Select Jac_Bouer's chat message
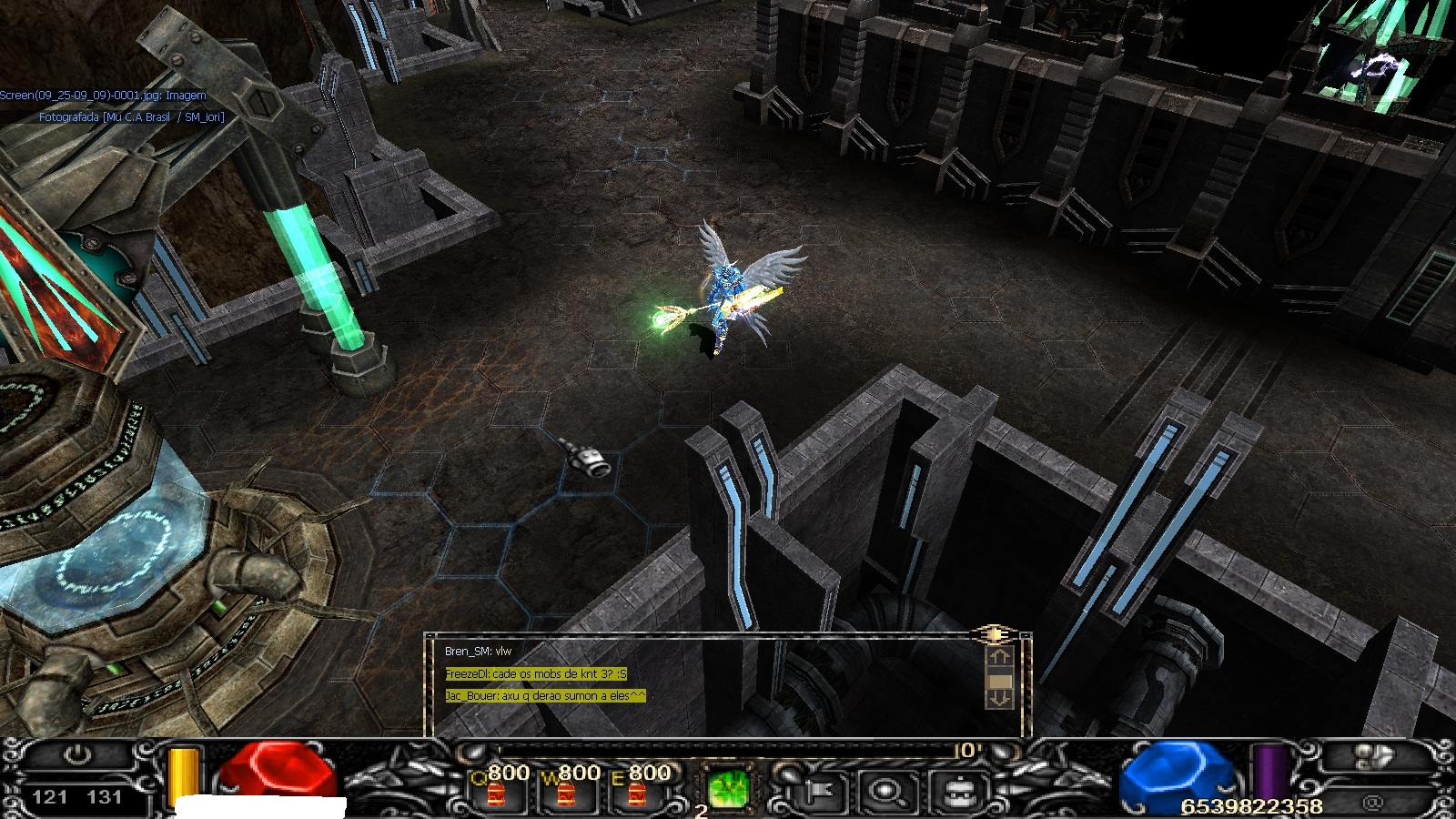1456x819 pixels. click(x=544, y=696)
